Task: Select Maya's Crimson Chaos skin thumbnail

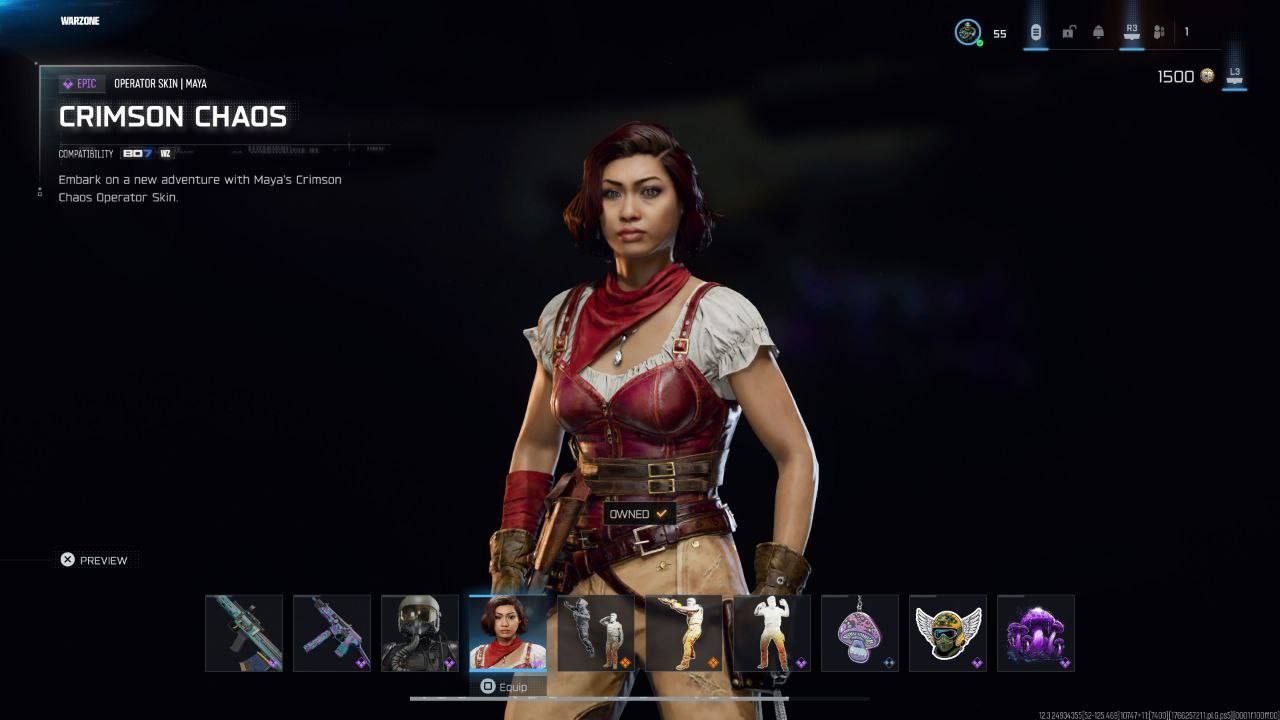Action: [508, 633]
